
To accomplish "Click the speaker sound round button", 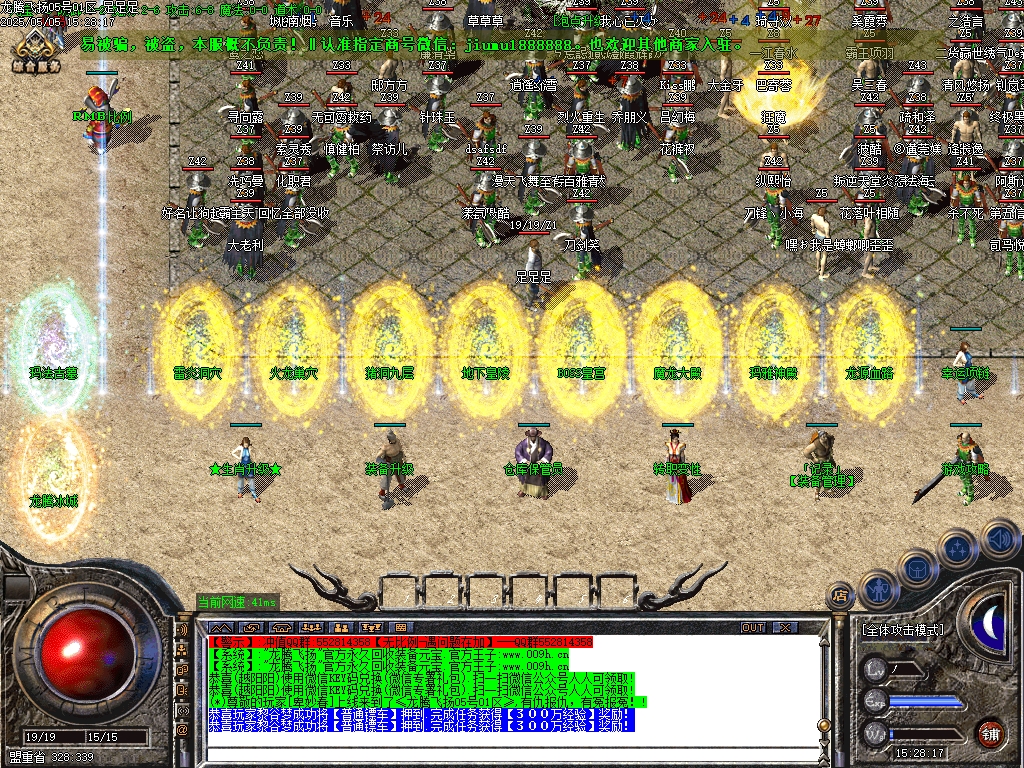I will [999, 538].
